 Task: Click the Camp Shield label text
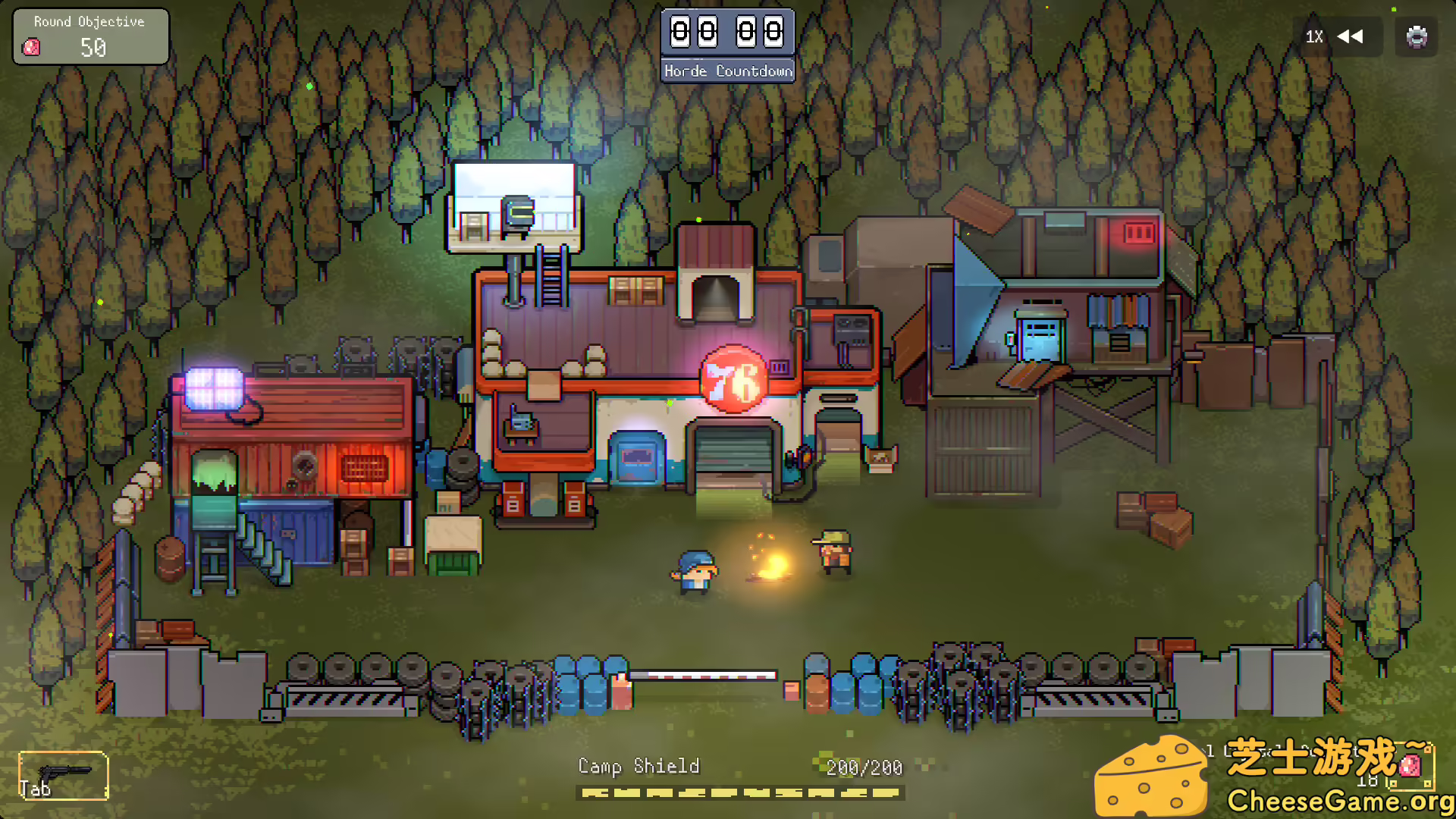pos(639,766)
